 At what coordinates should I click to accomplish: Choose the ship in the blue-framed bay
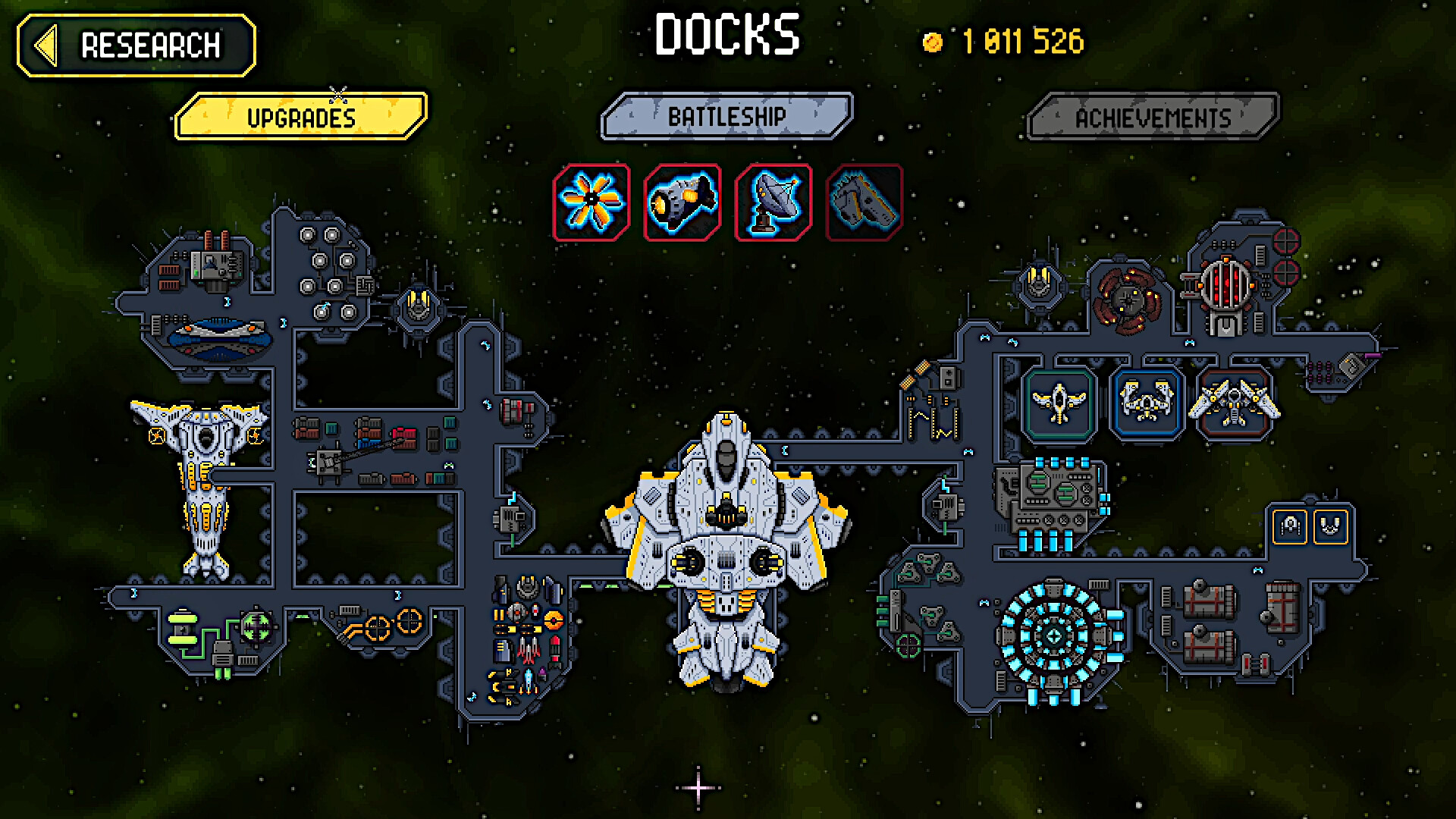tap(1146, 402)
